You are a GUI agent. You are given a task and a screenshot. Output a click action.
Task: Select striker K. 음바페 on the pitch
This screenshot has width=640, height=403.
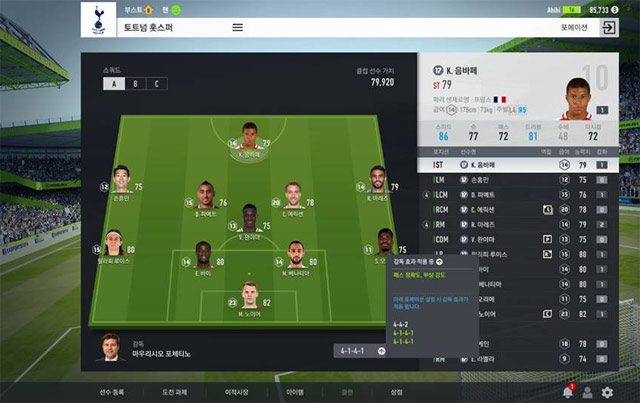click(249, 139)
